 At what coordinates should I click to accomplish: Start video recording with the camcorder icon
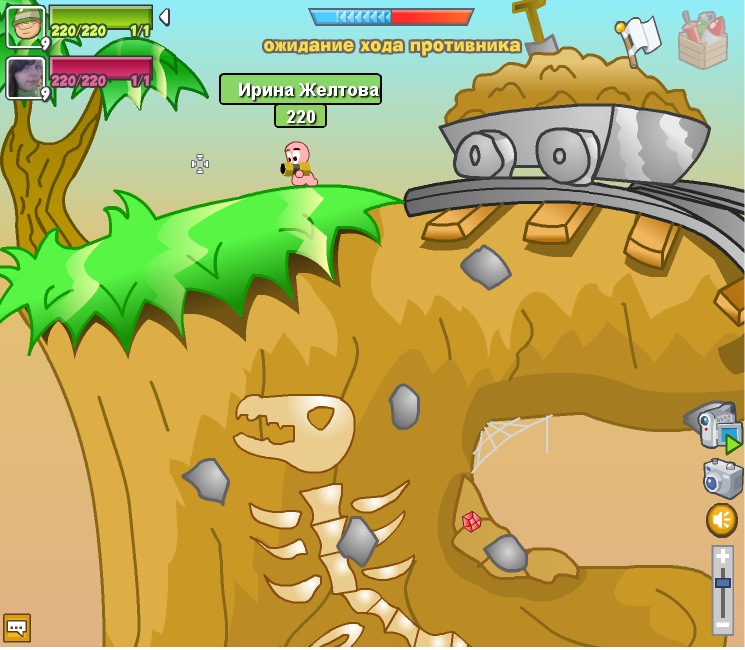coord(716,426)
